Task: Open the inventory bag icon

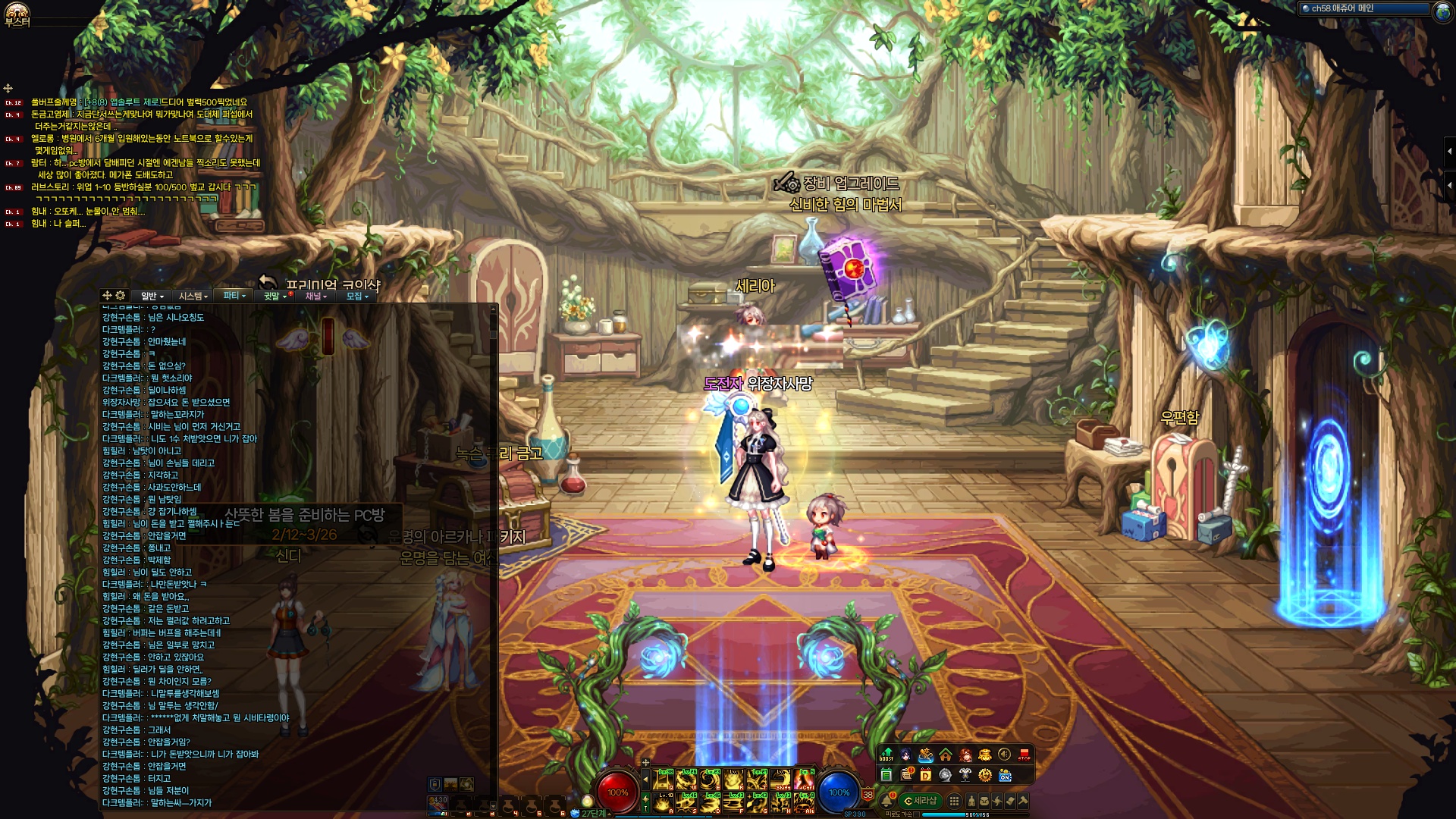Action: click(x=984, y=801)
